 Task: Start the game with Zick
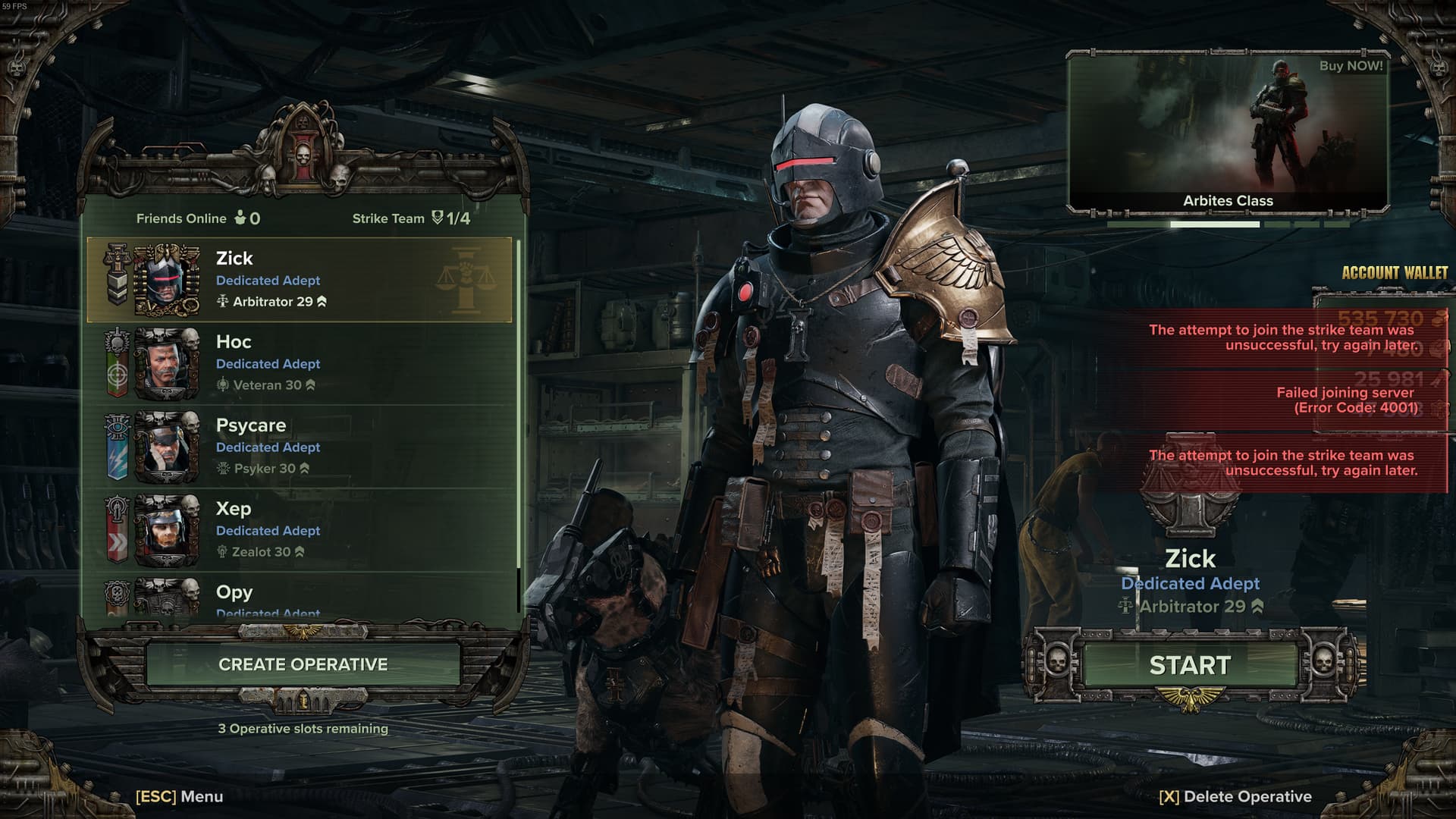(x=1190, y=665)
